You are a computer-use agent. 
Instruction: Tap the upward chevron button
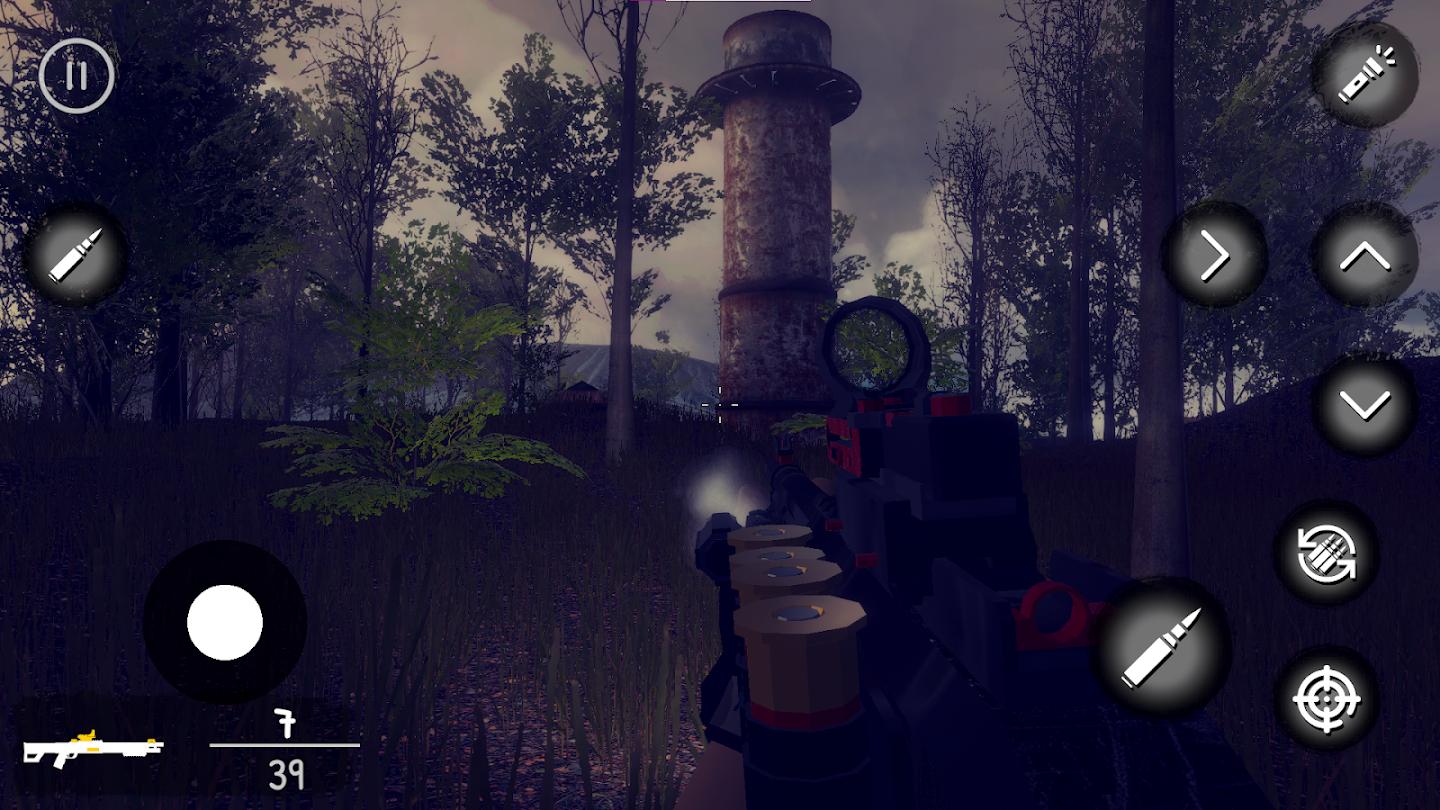click(x=1365, y=257)
